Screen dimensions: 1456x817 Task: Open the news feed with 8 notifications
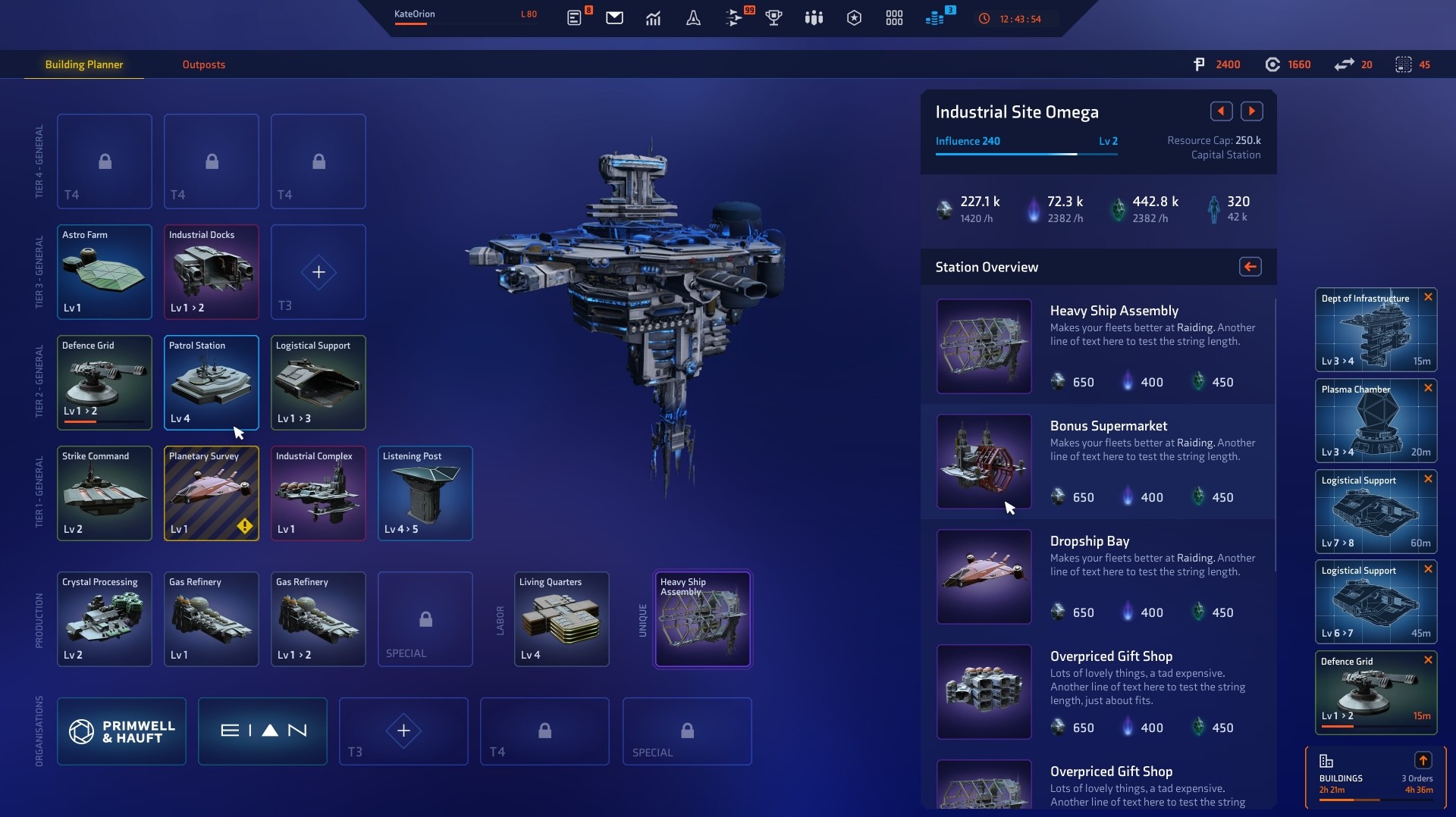tap(574, 17)
